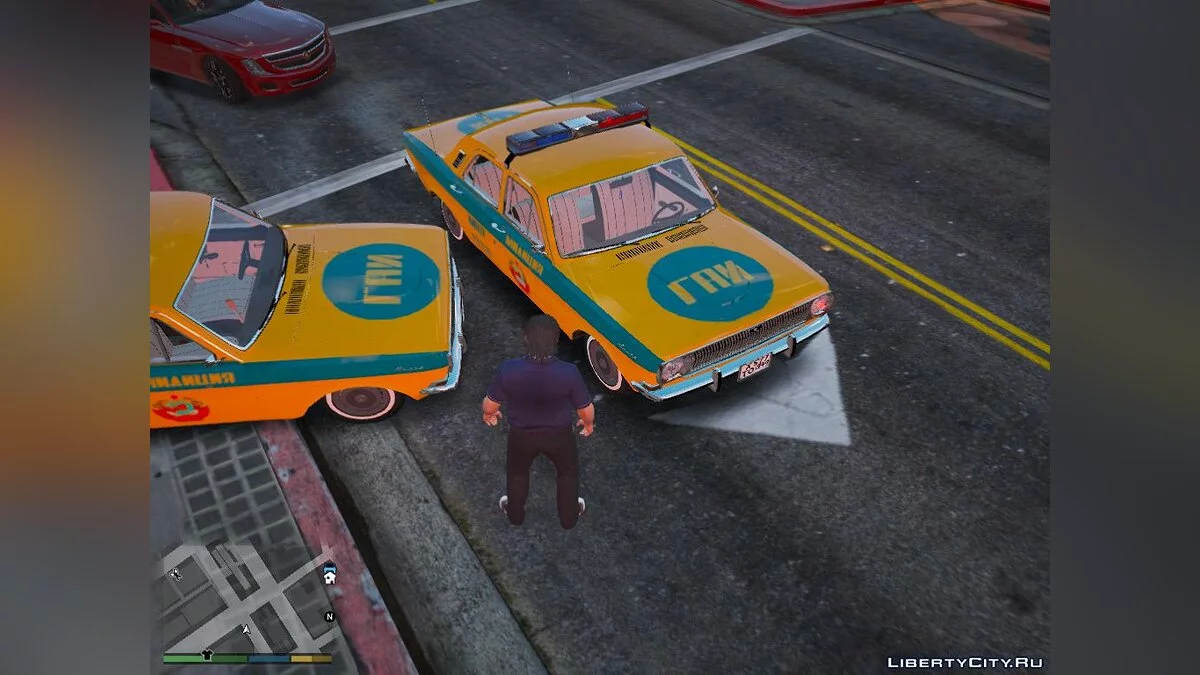The image size is (1200, 675).
Task: Open the LibertyCity.ru watermark link
Action: click(x=964, y=662)
